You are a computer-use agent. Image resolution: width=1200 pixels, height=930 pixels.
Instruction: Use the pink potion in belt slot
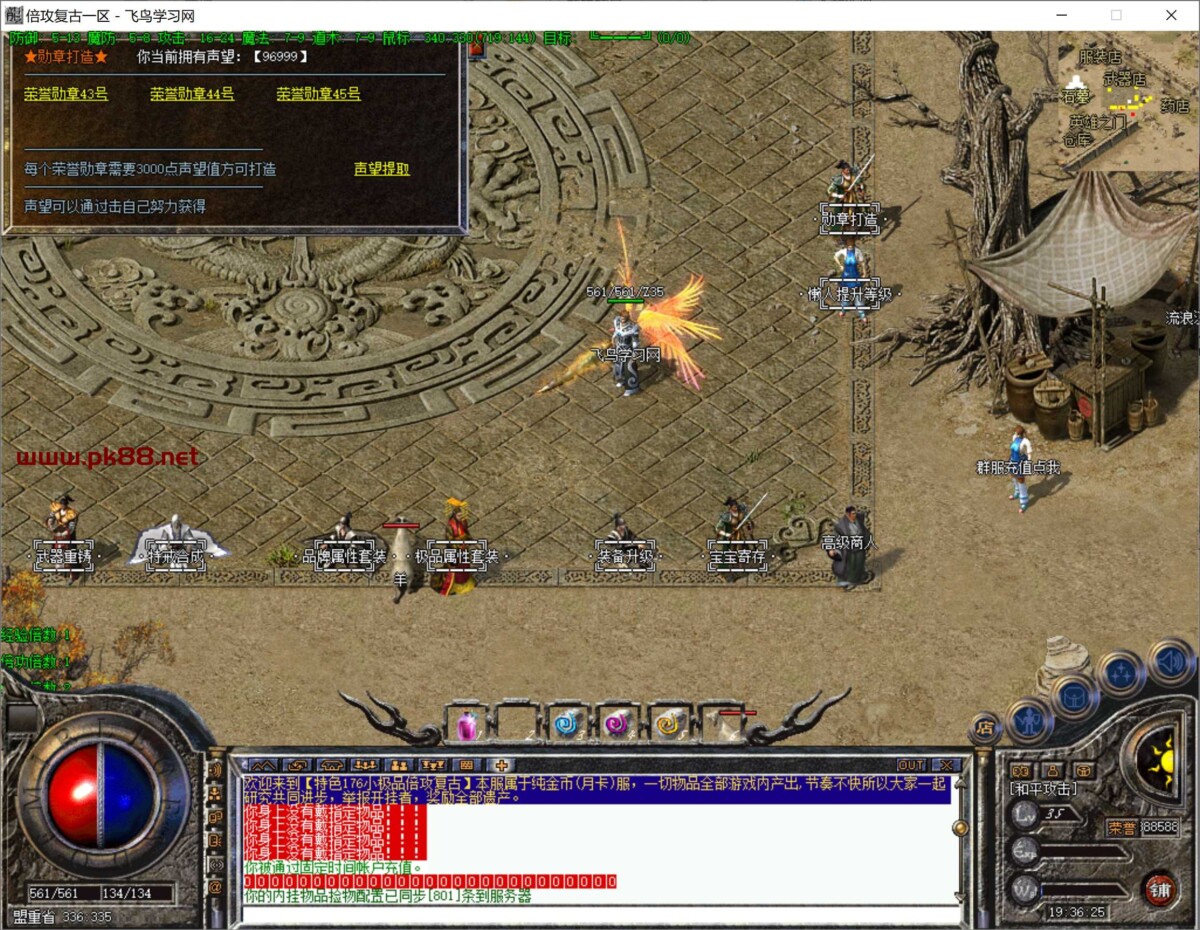tap(466, 724)
